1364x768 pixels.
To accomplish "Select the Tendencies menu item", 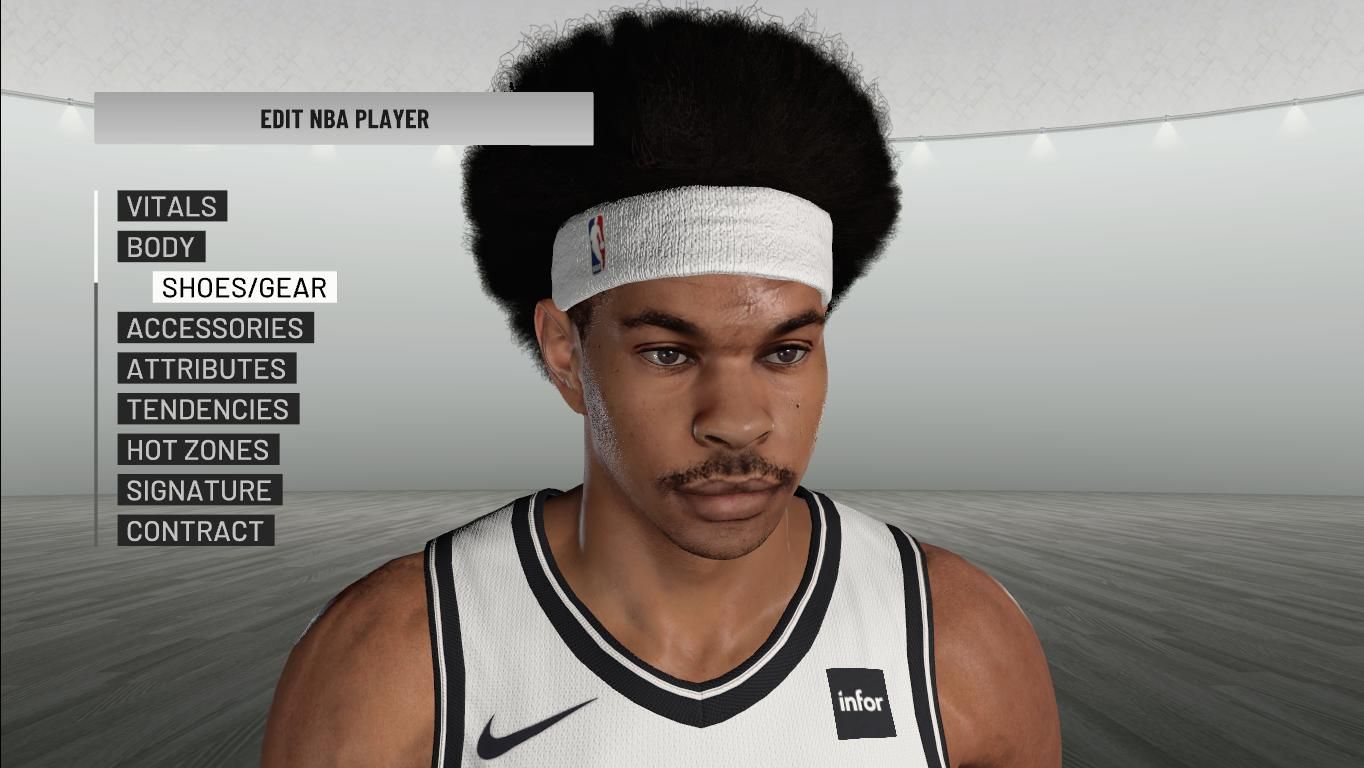I will point(208,410).
